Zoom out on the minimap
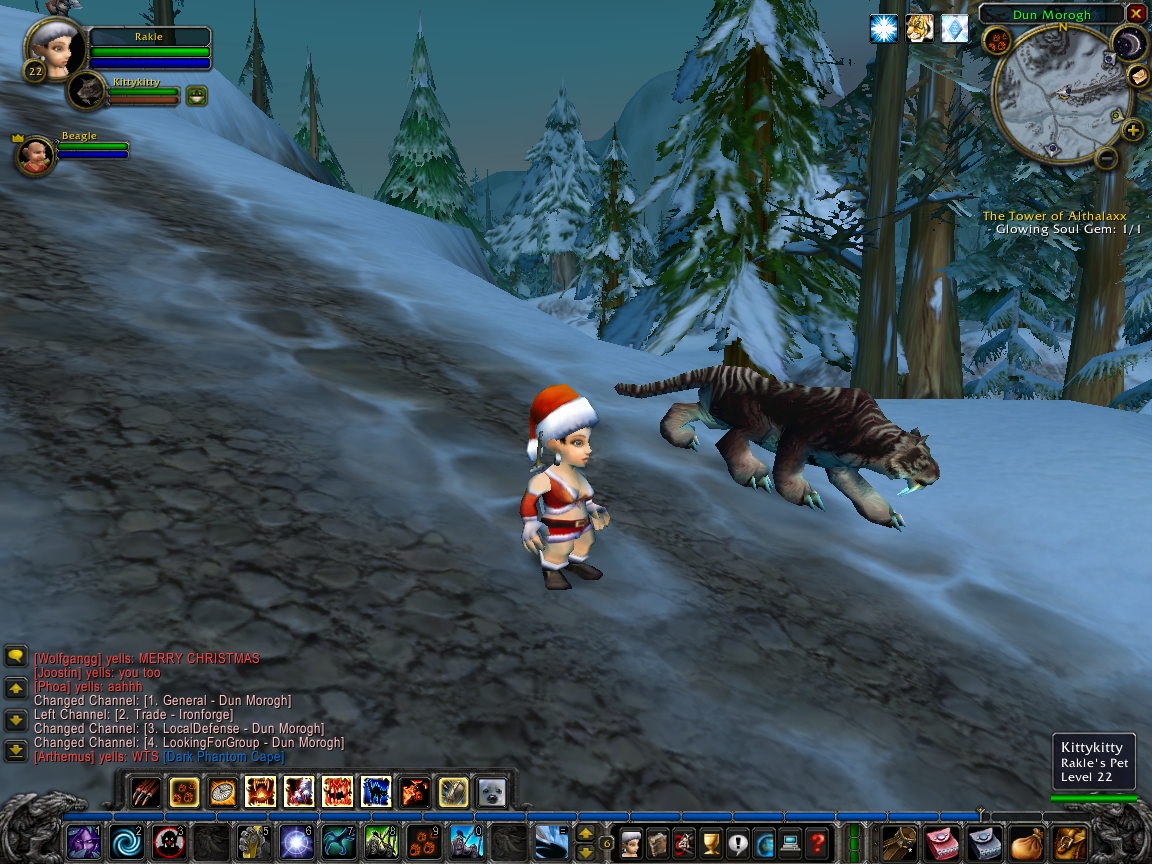Screen dimensions: 1152x864 [x=1105, y=157]
